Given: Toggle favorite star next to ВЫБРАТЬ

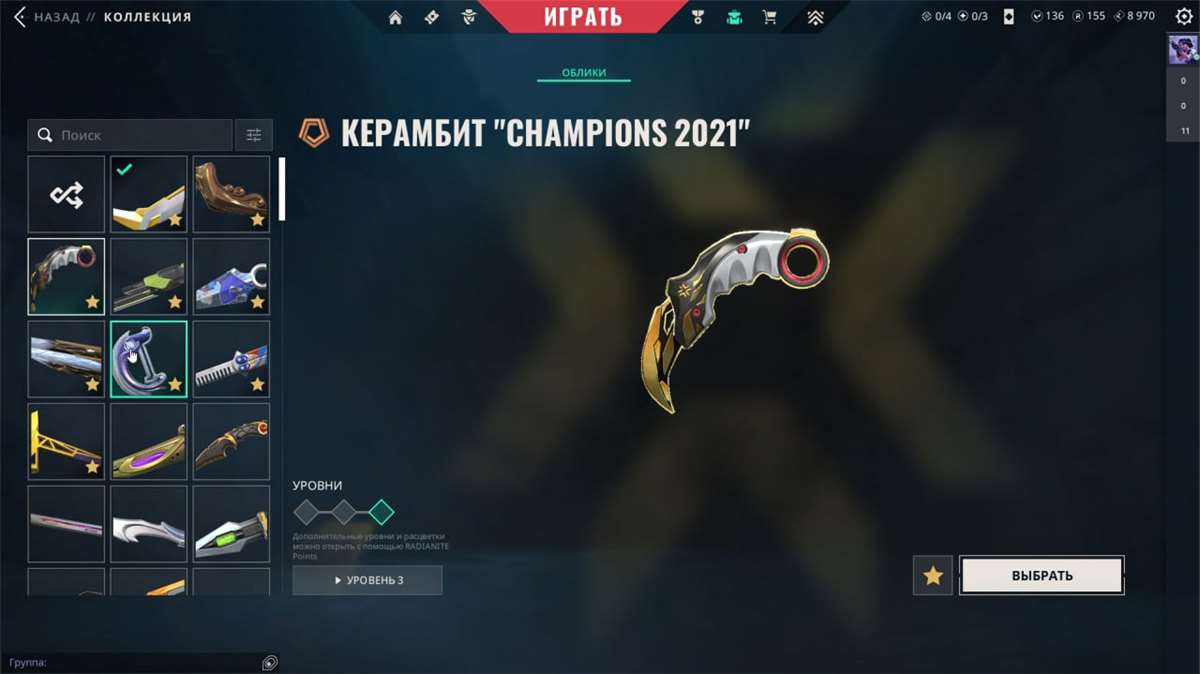Looking at the screenshot, I should pyautogui.click(x=932, y=576).
